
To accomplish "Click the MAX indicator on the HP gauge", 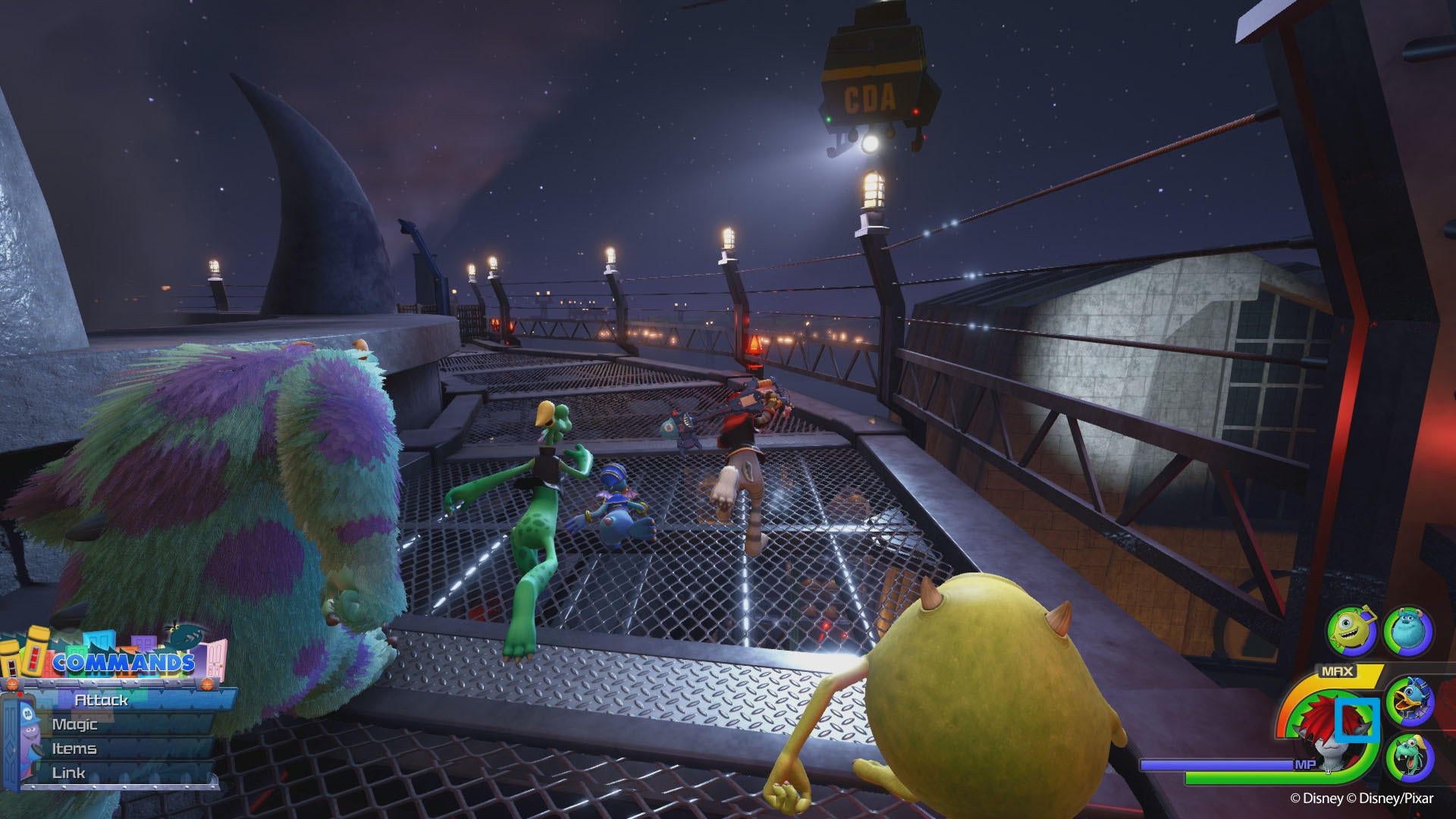I will (1337, 670).
